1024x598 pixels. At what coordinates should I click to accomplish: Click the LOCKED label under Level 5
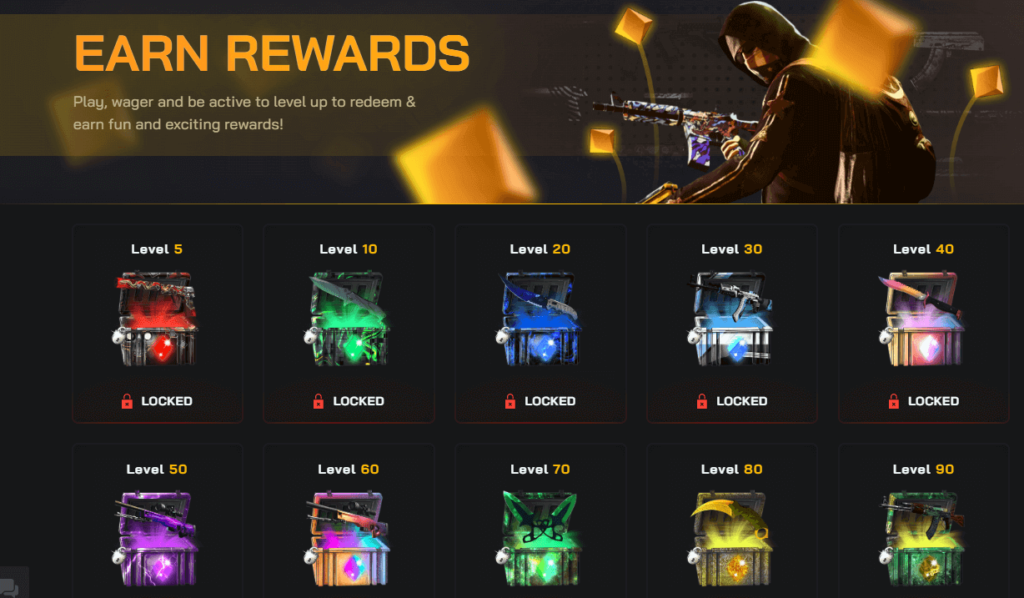point(157,401)
